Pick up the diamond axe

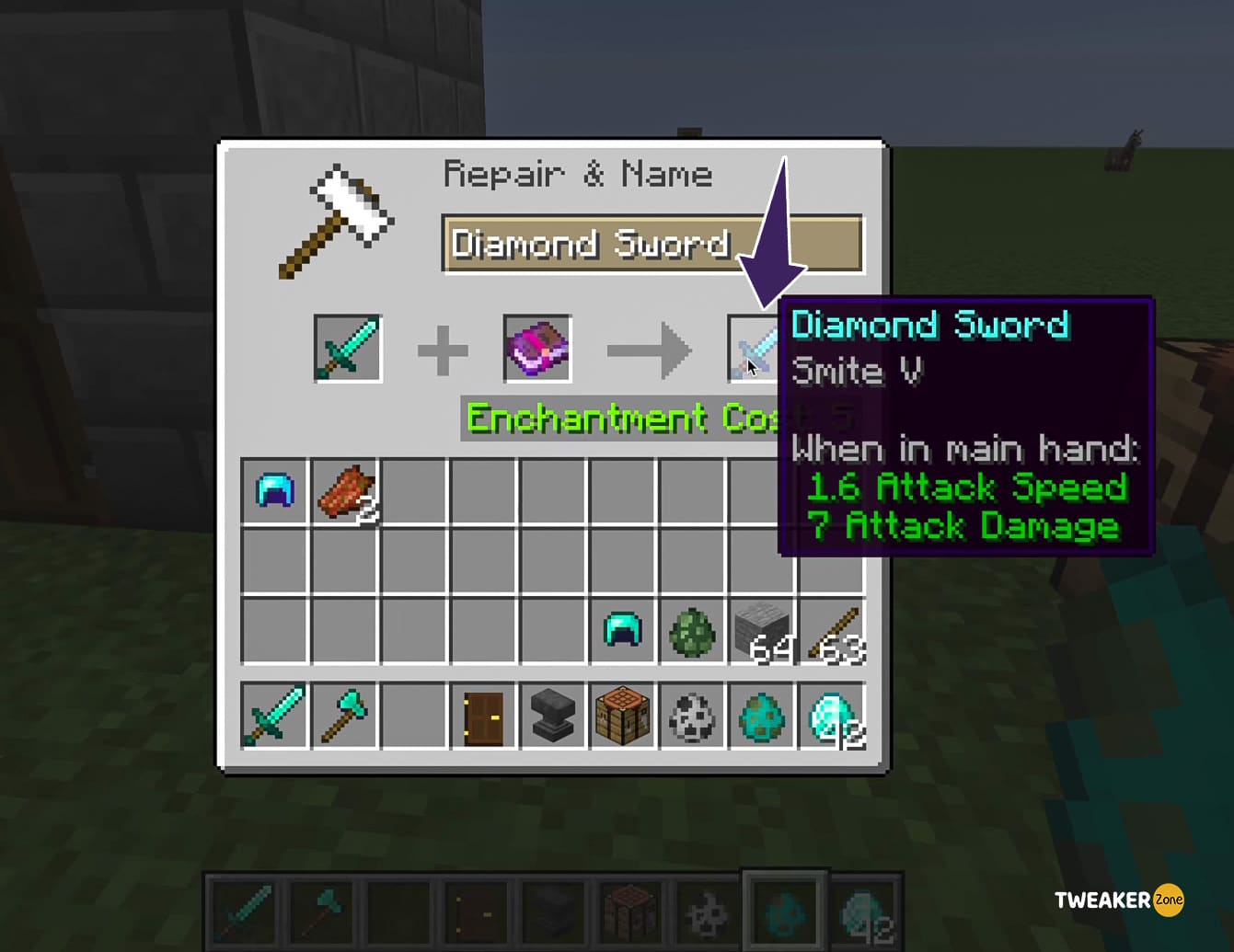(x=344, y=715)
